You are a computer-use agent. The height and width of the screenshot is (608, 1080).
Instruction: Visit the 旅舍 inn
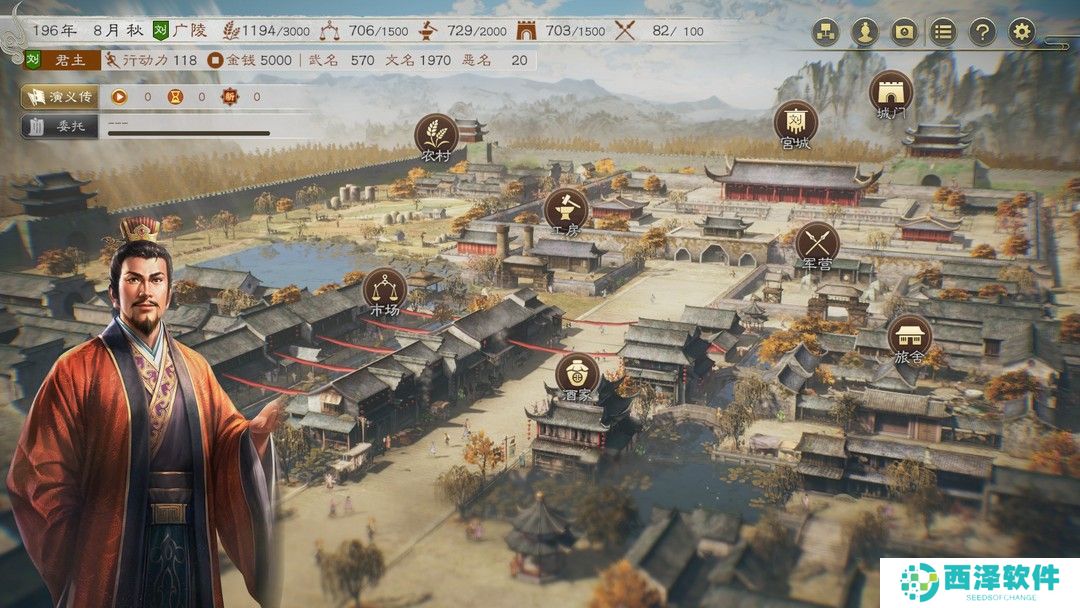[909, 337]
